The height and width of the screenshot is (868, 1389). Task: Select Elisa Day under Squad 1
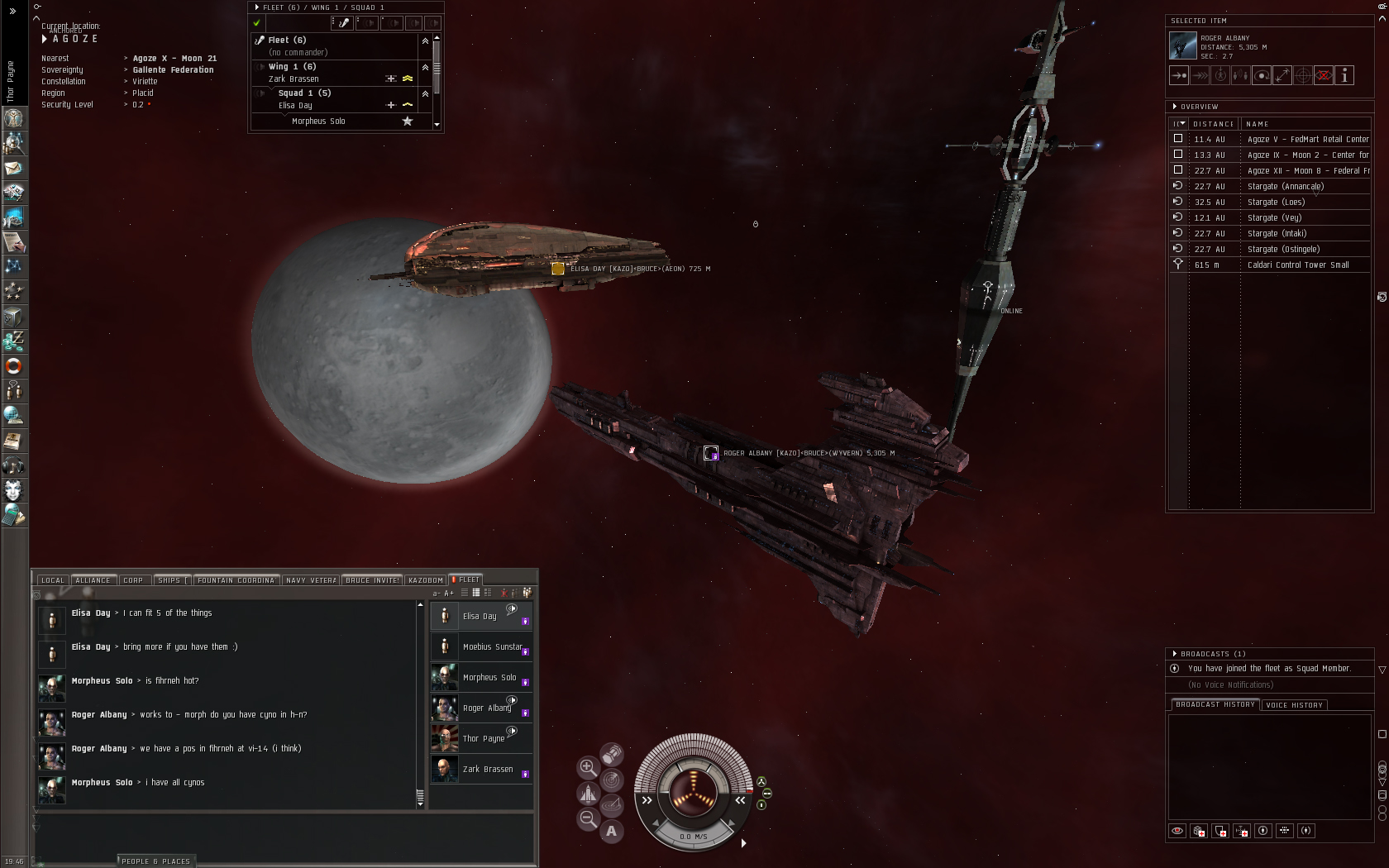(x=295, y=106)
